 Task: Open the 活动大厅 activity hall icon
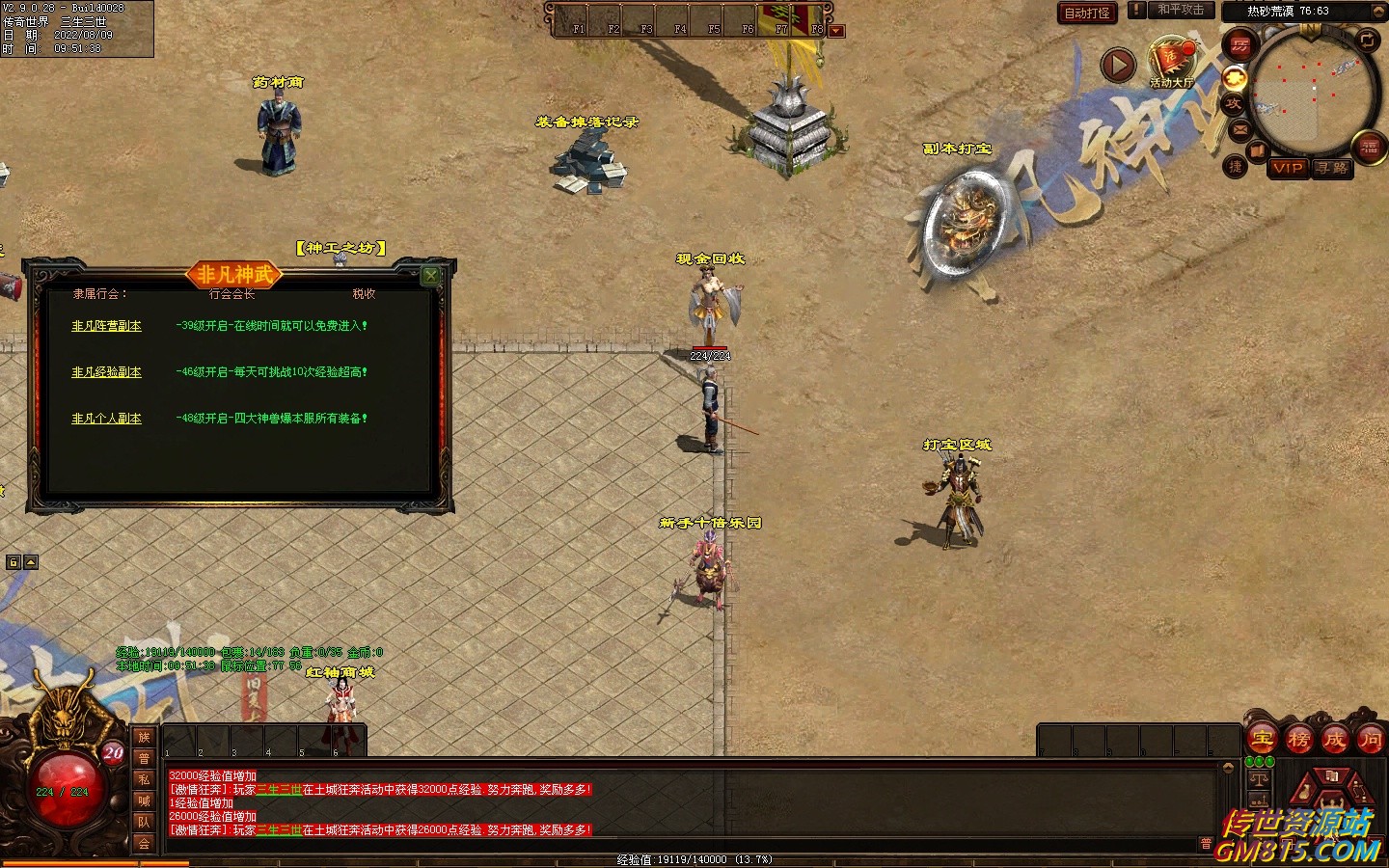pos(1171,61)
